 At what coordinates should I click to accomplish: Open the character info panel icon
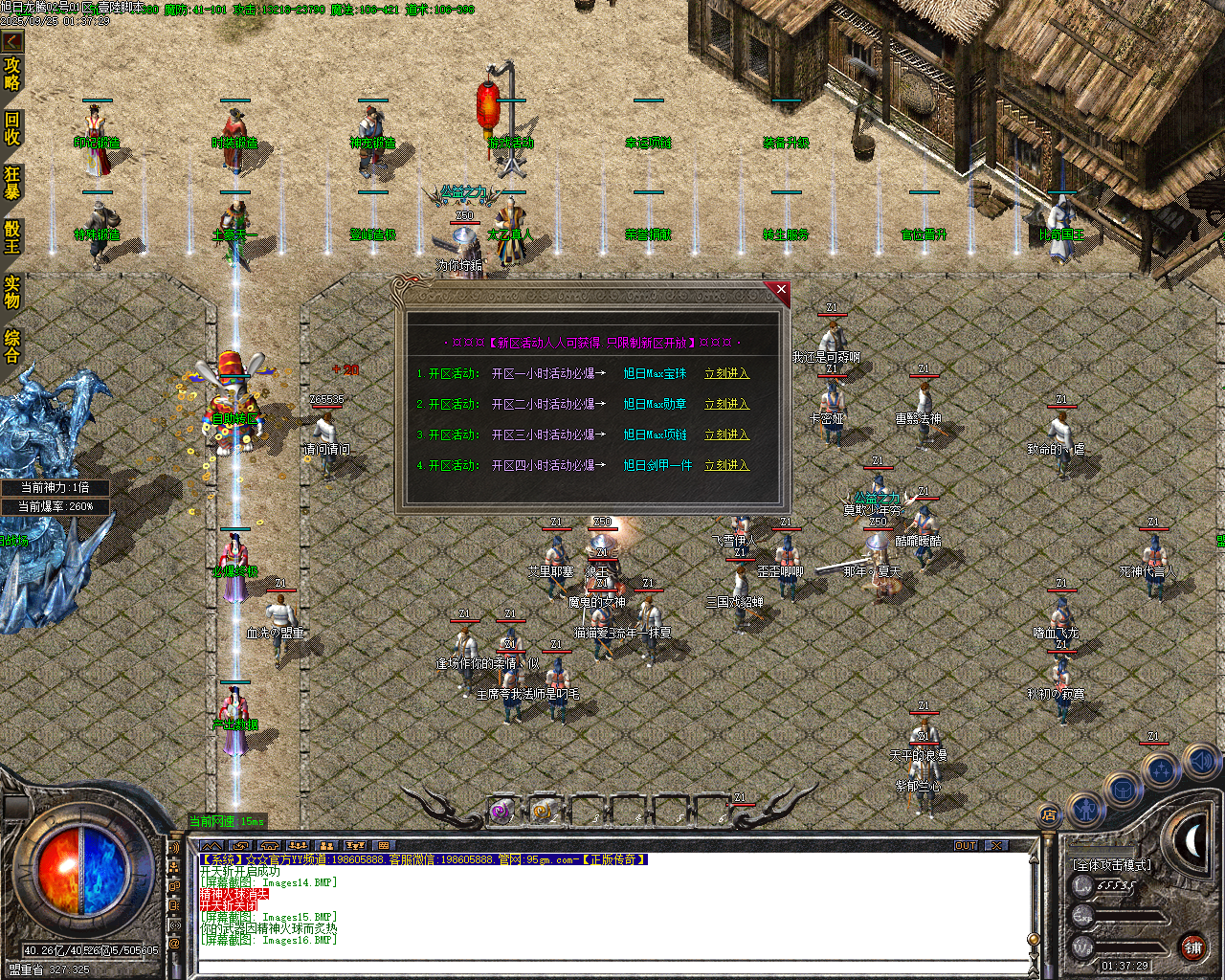(x=1086, y=810)
